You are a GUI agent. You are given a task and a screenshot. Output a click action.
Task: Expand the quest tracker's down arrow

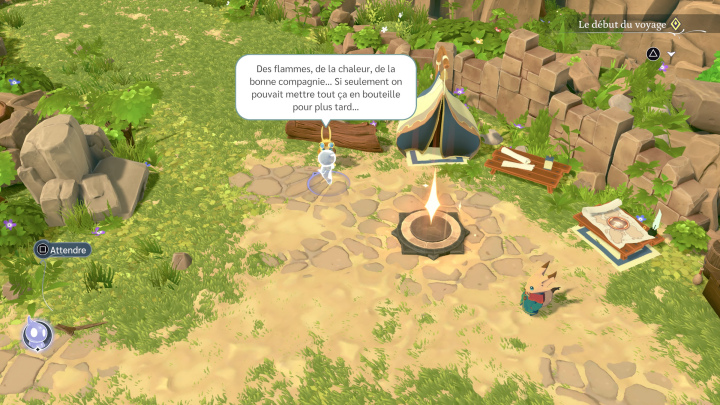tap(672, 54)
